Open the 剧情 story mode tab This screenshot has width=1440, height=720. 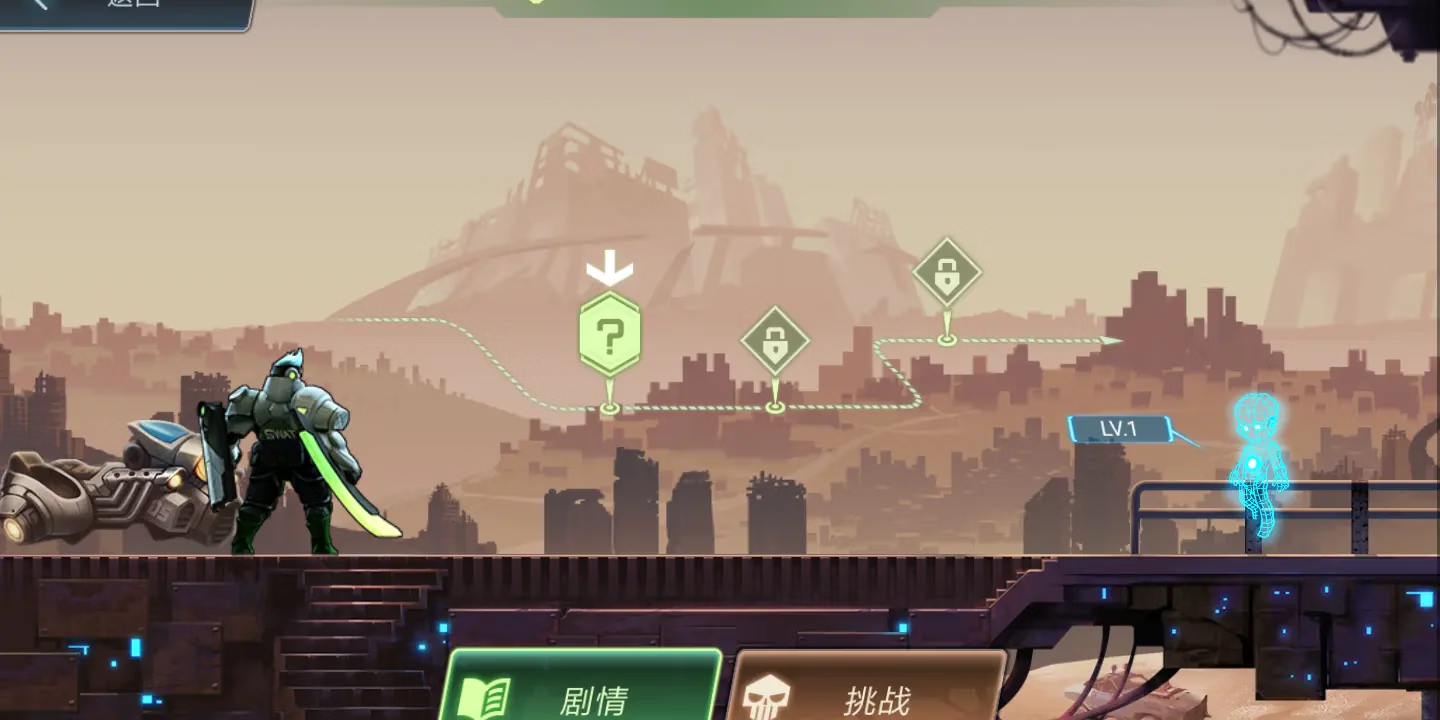click(x=580, y=690)
